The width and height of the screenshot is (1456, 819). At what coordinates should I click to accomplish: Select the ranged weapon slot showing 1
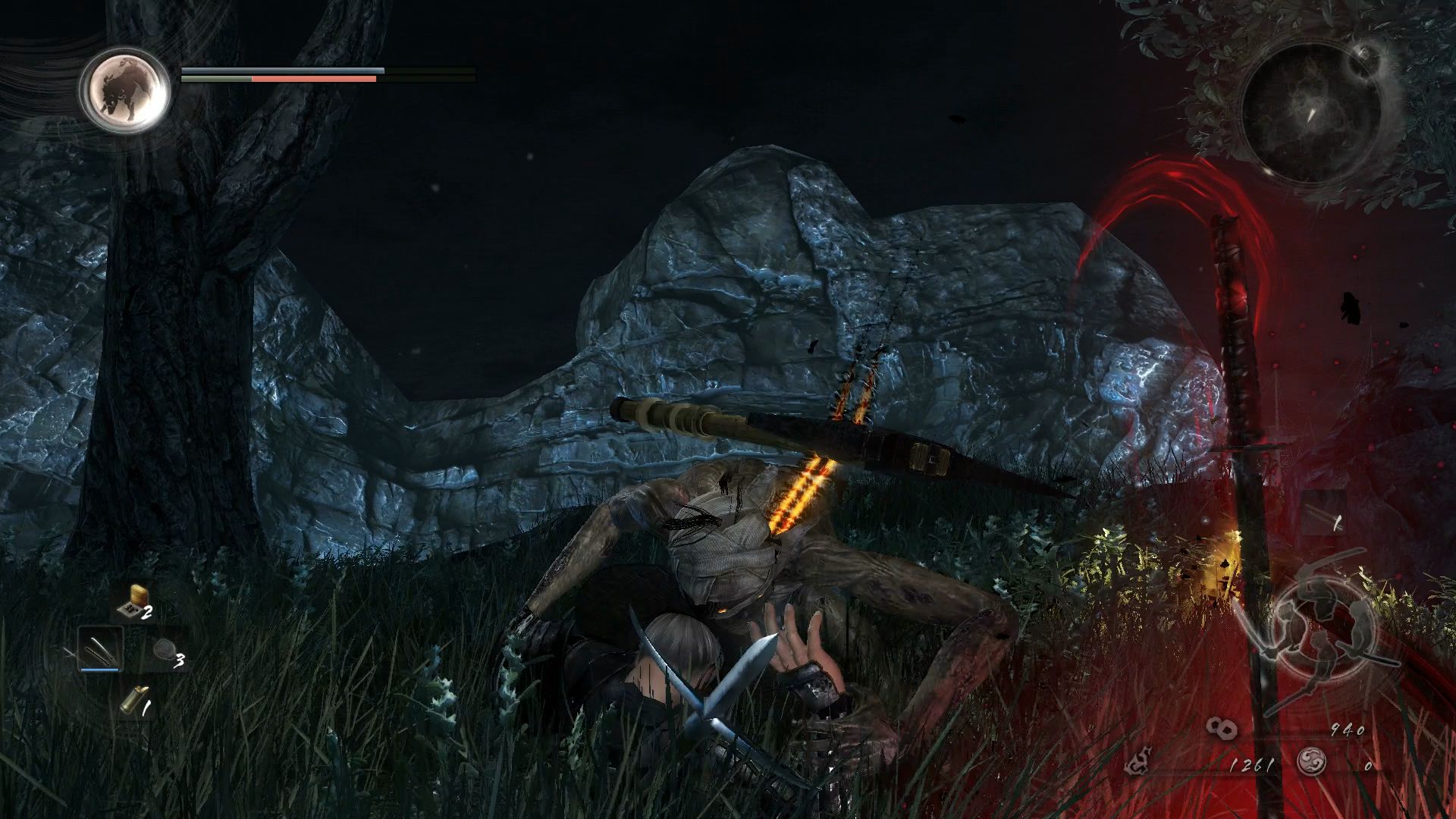(x=1323, y=517)
